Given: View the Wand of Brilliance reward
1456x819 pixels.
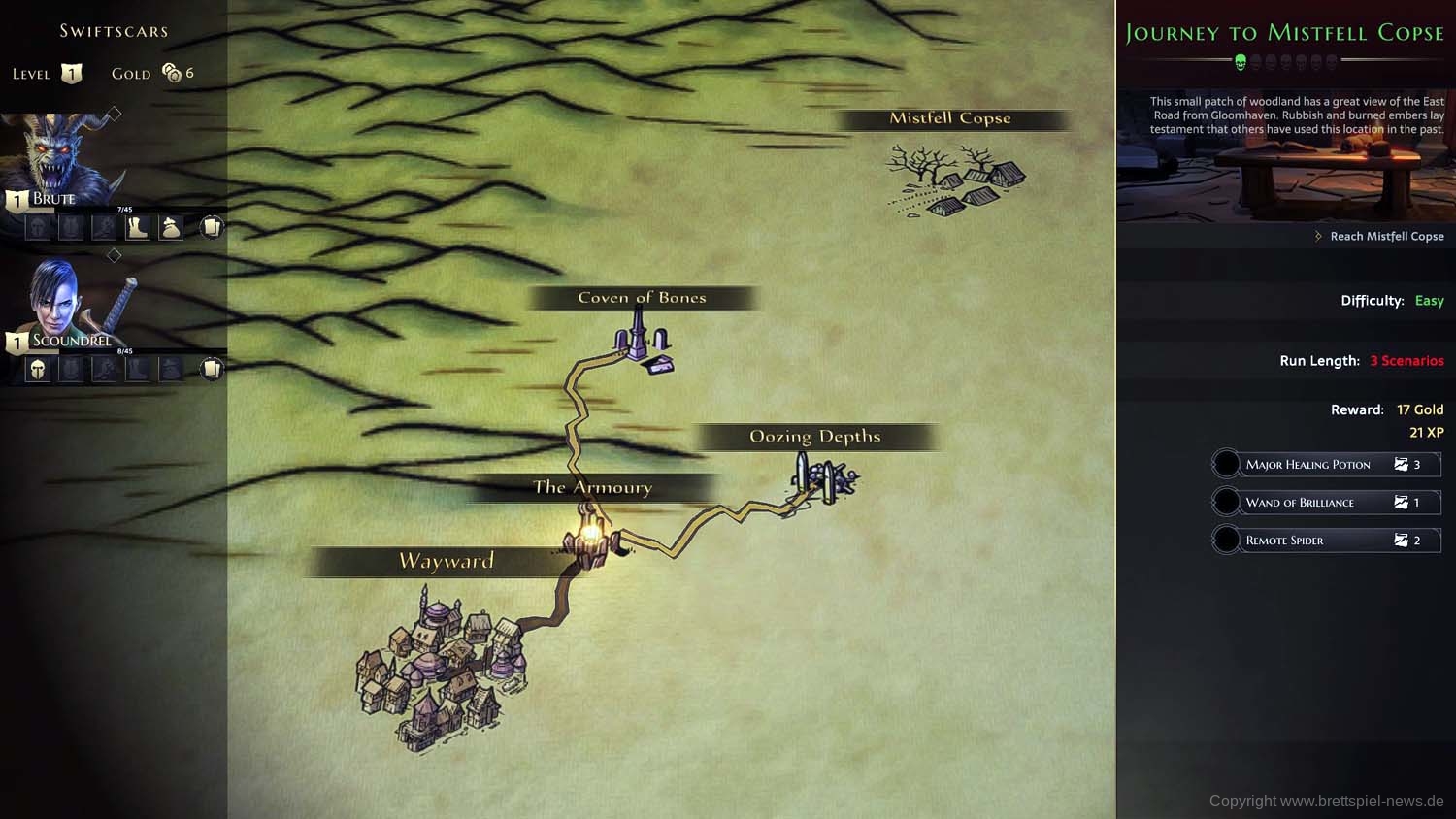Looking at the screenshot, I should (x=1326, y=503).
